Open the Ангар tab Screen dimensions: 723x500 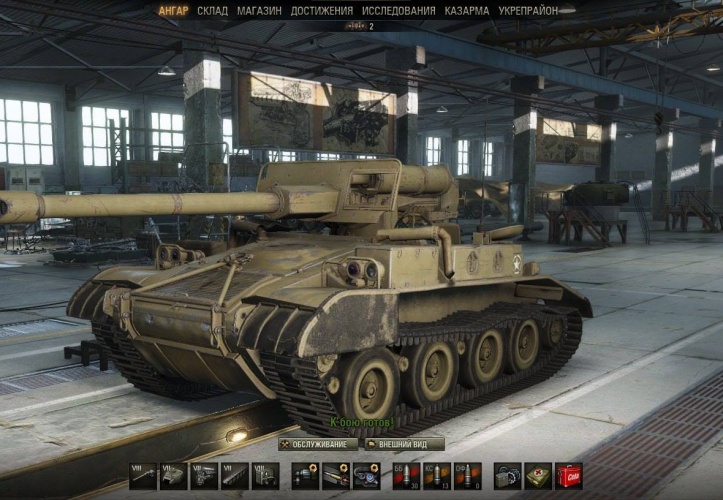[x=173, y=11]
